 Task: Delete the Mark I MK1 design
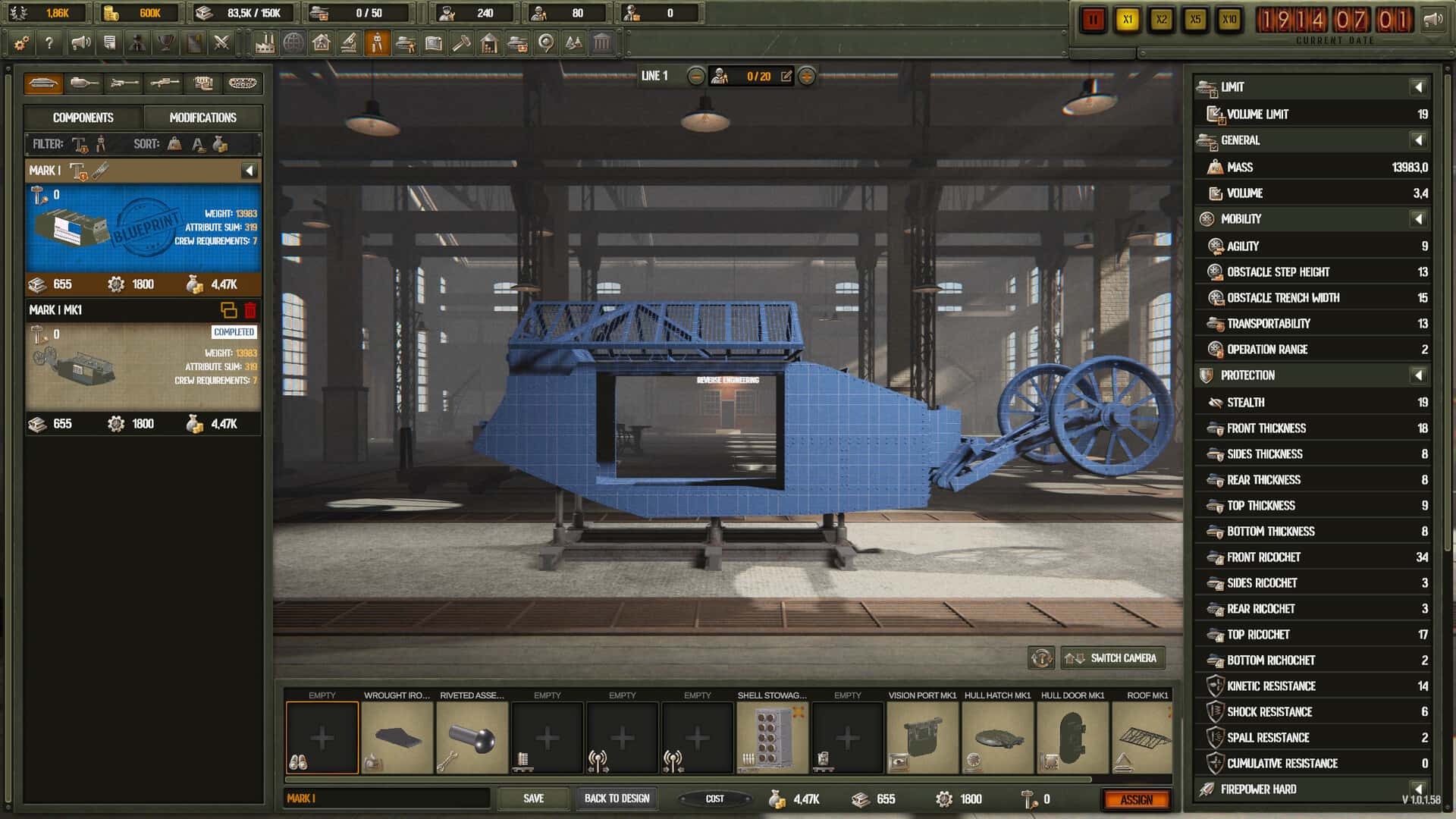[x=250, y=309]
